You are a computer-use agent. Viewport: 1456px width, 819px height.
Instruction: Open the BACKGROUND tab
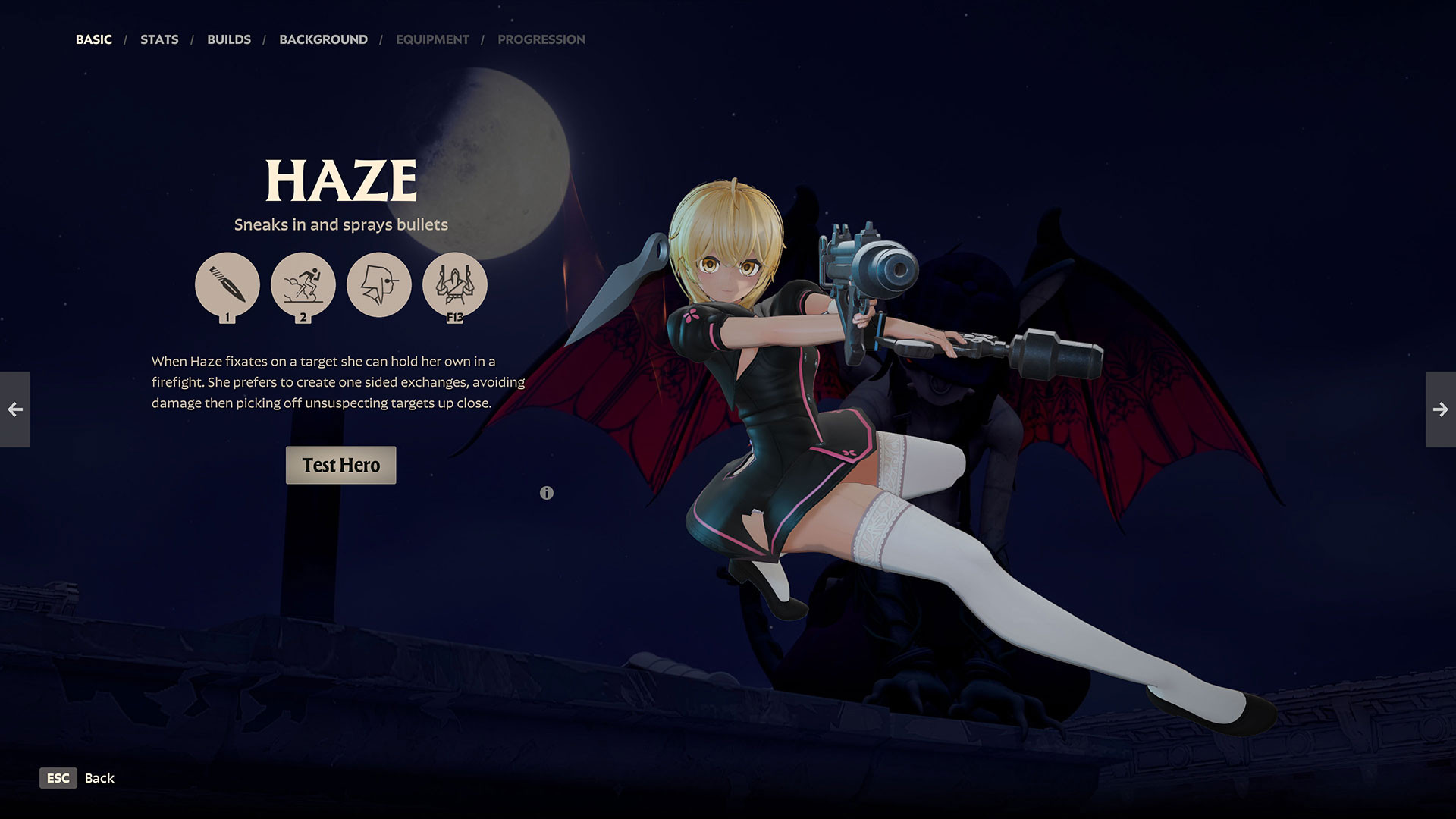[x=324, y=39]
